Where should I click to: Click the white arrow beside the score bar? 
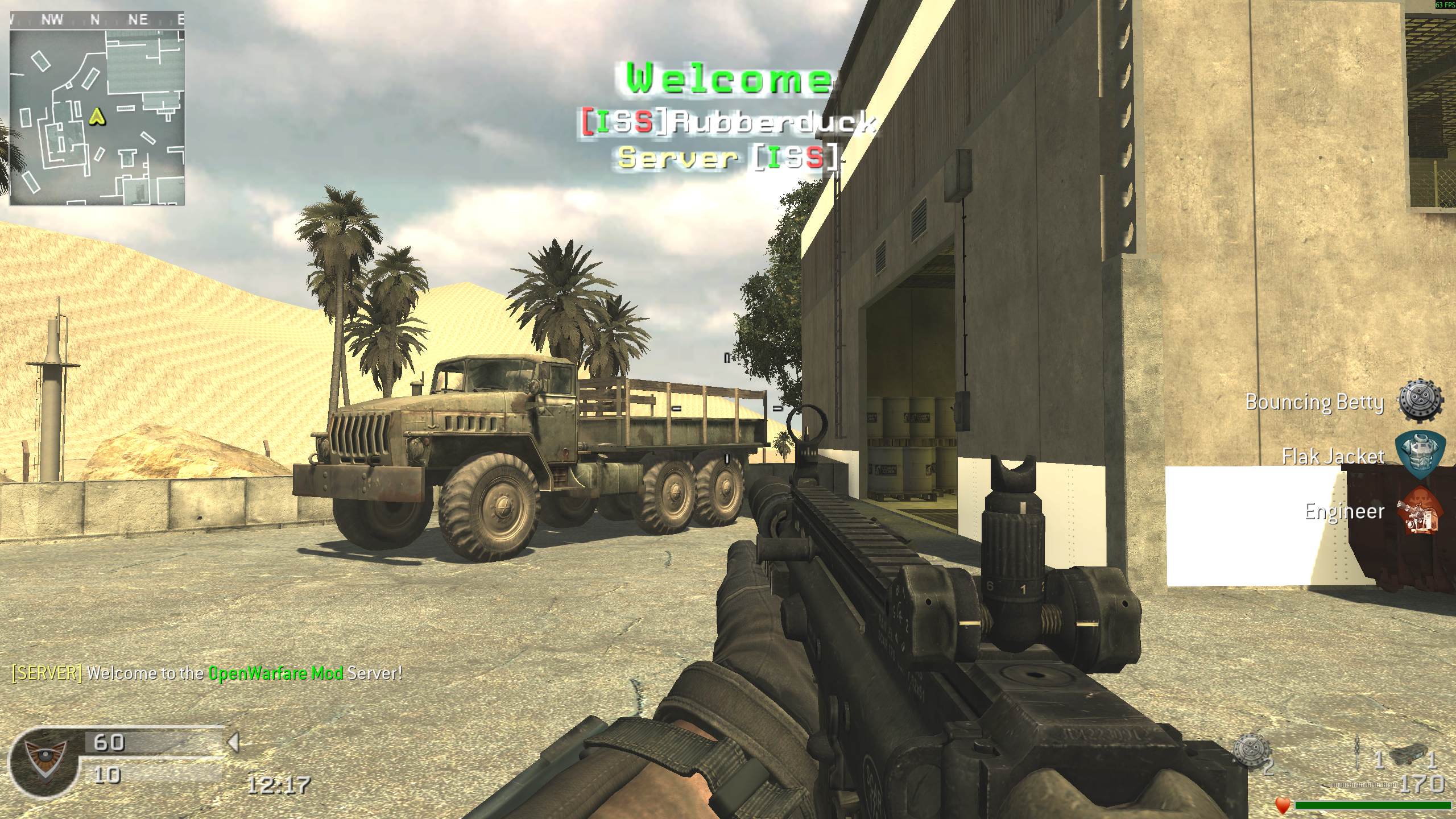[233, 742]
